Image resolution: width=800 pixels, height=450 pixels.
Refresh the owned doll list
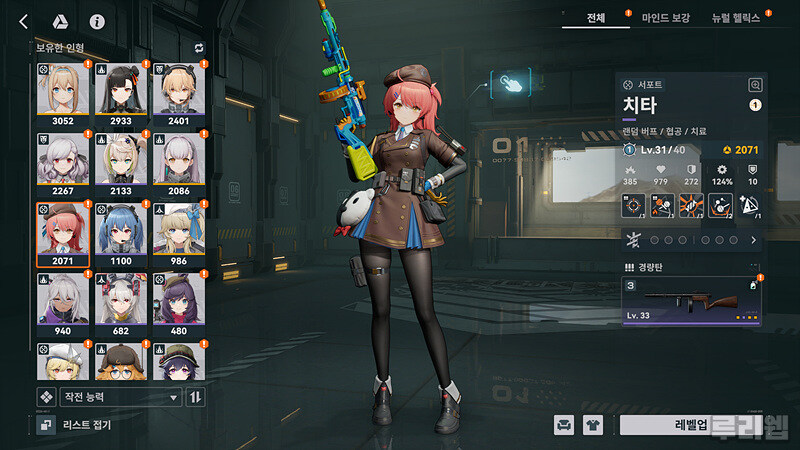[x=198, y=47]
